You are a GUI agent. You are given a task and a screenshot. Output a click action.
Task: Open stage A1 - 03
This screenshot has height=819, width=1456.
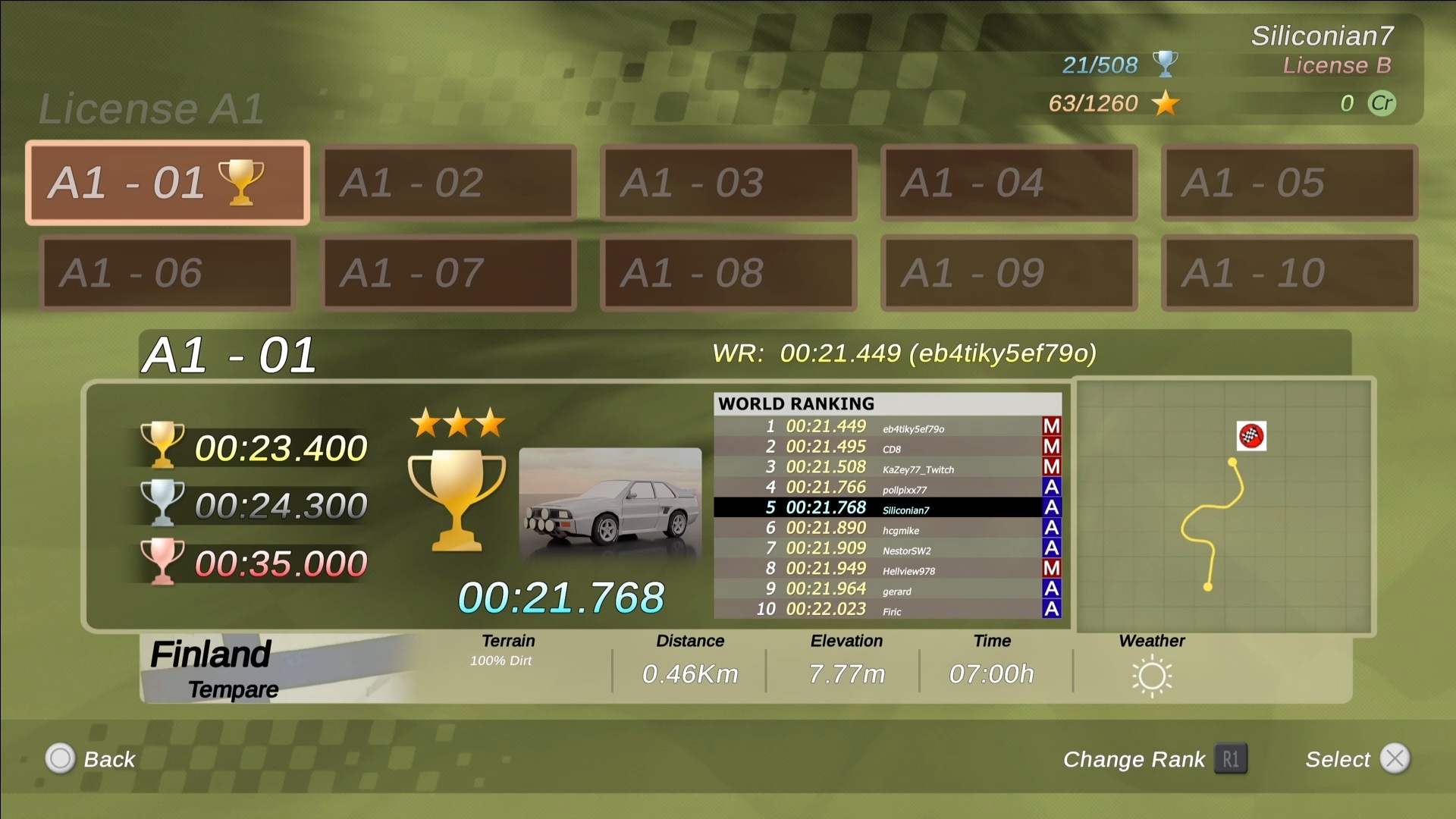pyautogui.click(x=729, y=183)
